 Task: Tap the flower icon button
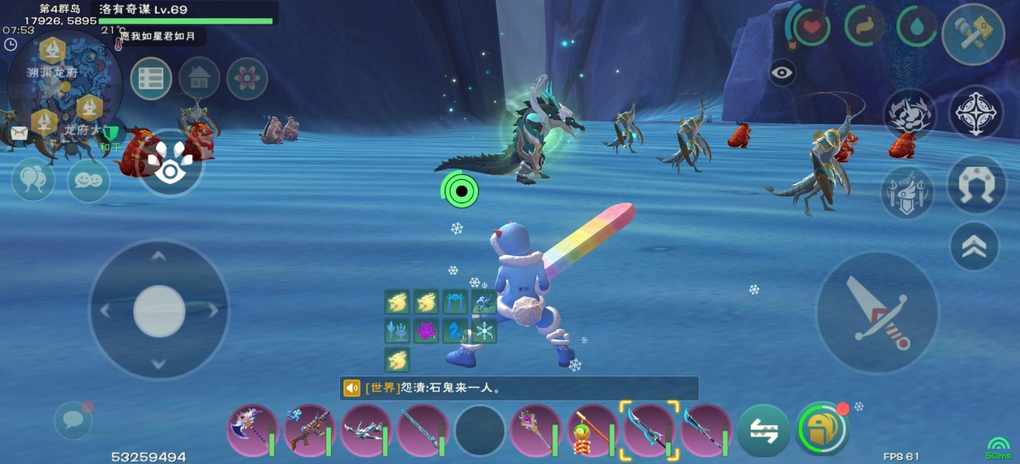click(247, 78)
